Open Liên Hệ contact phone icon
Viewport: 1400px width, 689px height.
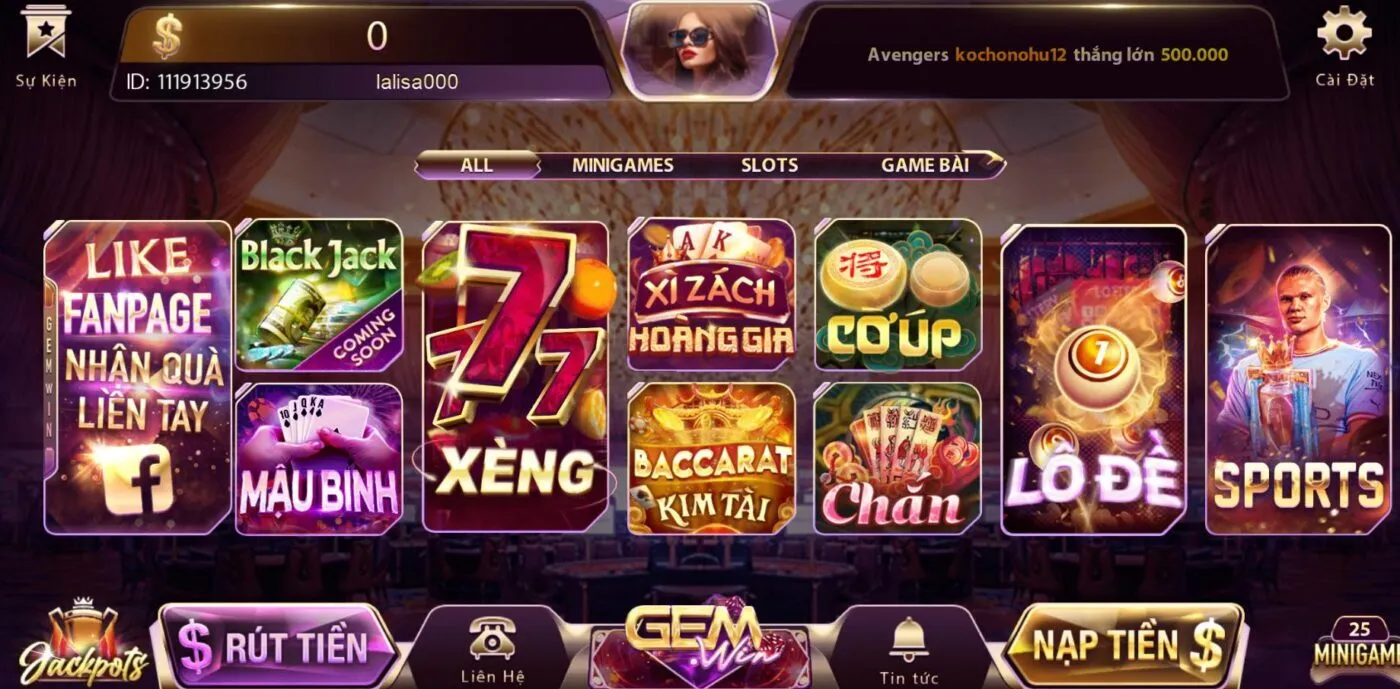click(x=491, y=649)
